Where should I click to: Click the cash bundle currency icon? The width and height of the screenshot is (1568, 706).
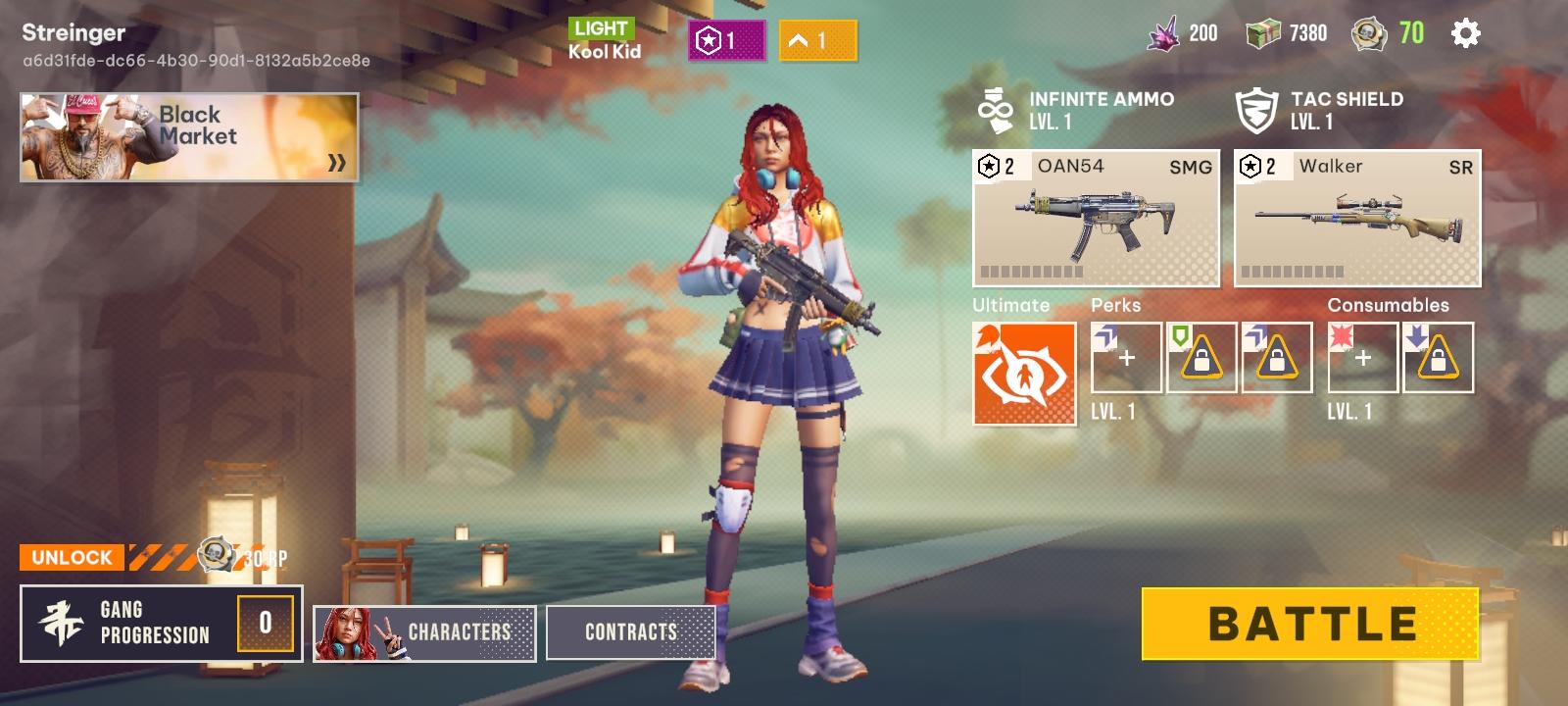(1264, 32)
